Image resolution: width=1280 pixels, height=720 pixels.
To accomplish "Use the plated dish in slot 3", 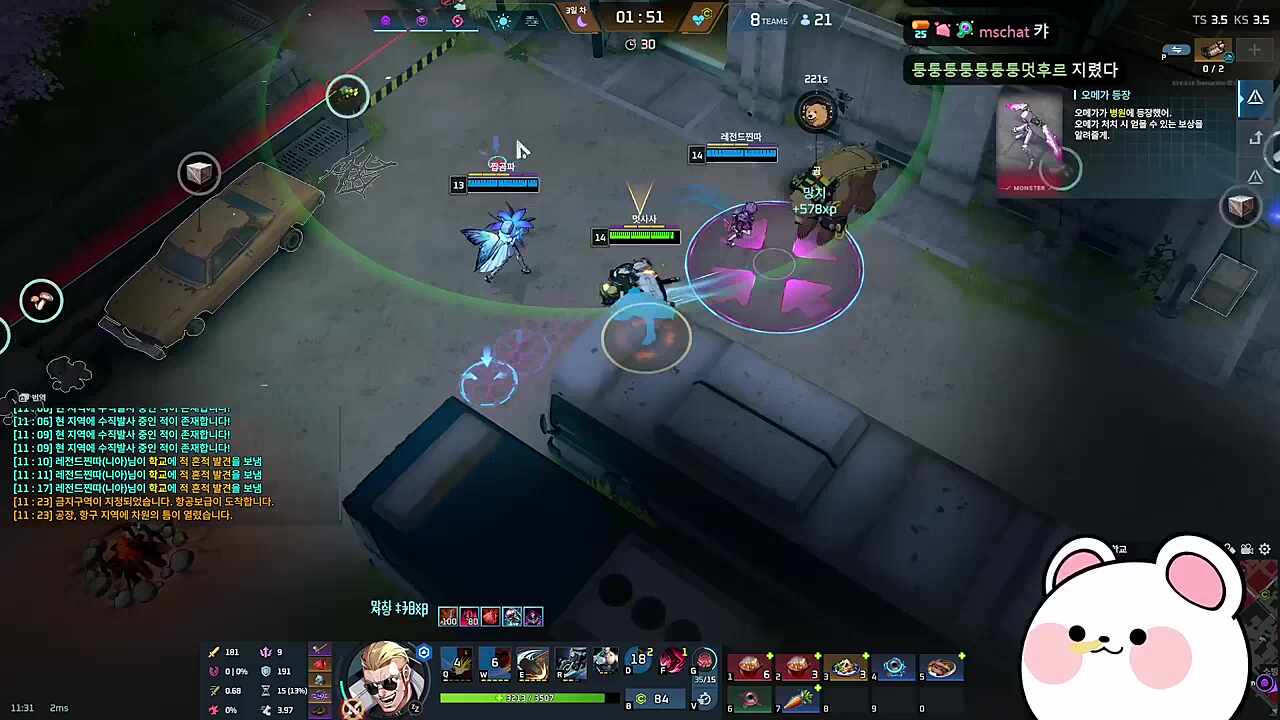I will 846,667.
